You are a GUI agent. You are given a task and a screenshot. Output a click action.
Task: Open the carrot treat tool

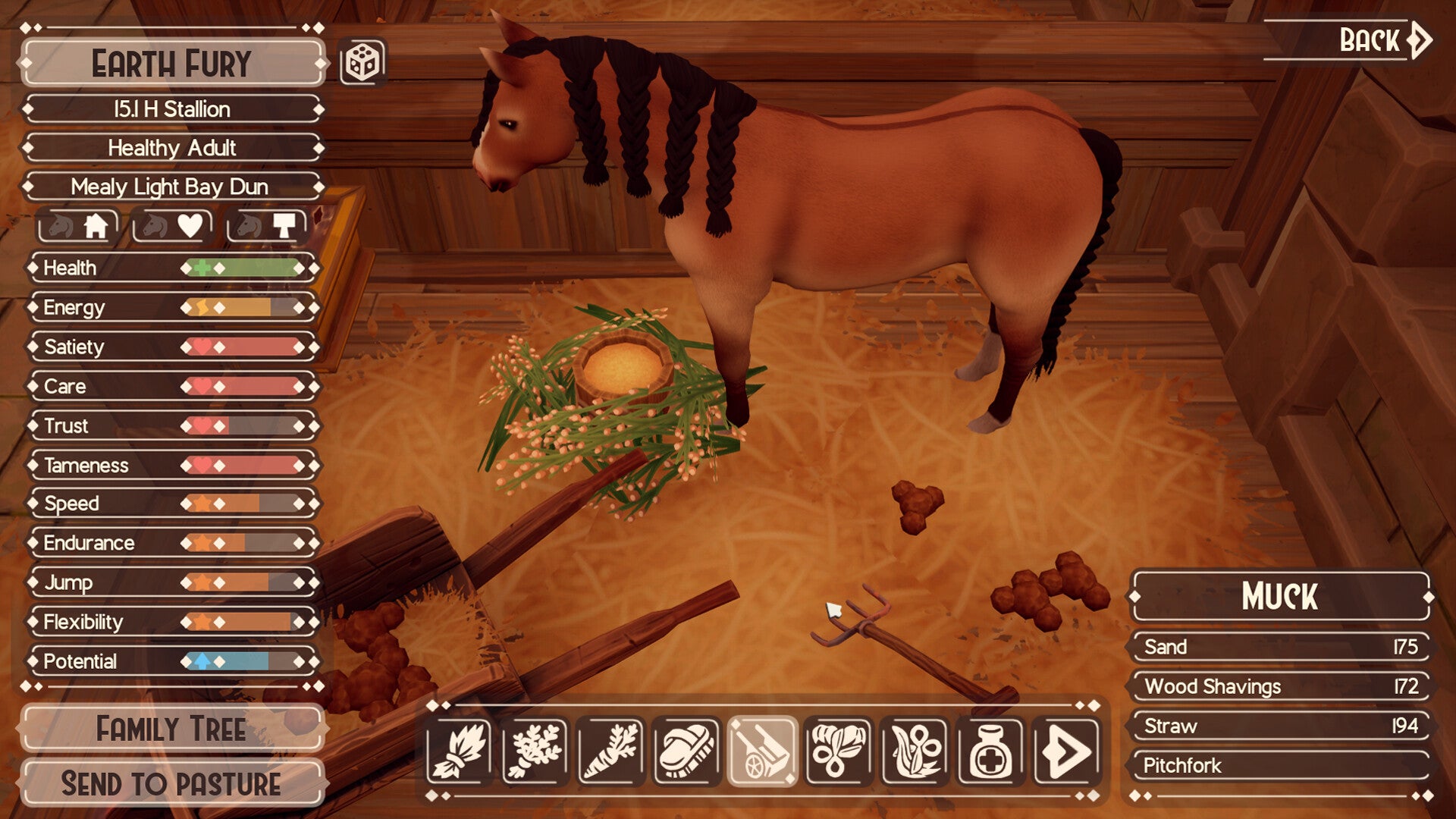click(610, 751)
